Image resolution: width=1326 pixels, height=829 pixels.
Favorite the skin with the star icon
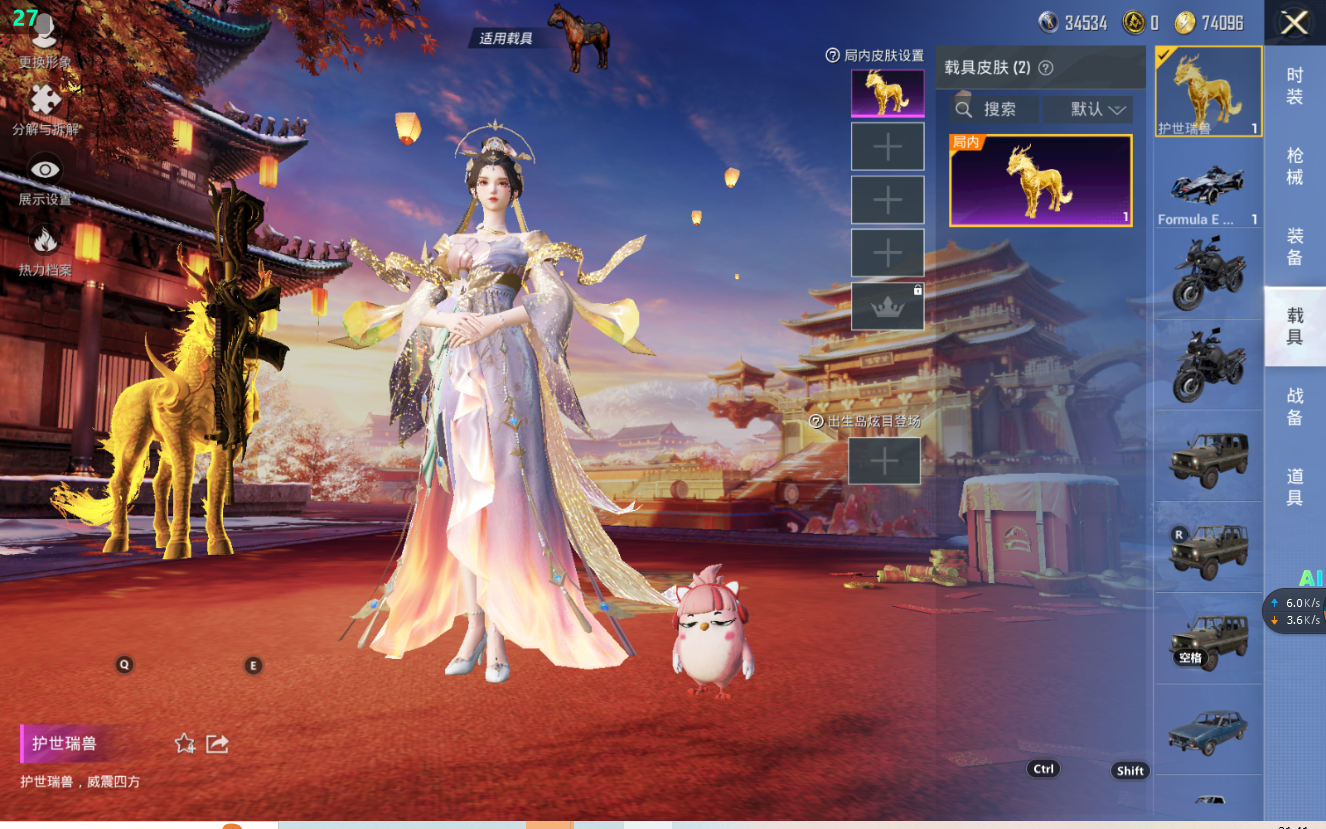185,743
